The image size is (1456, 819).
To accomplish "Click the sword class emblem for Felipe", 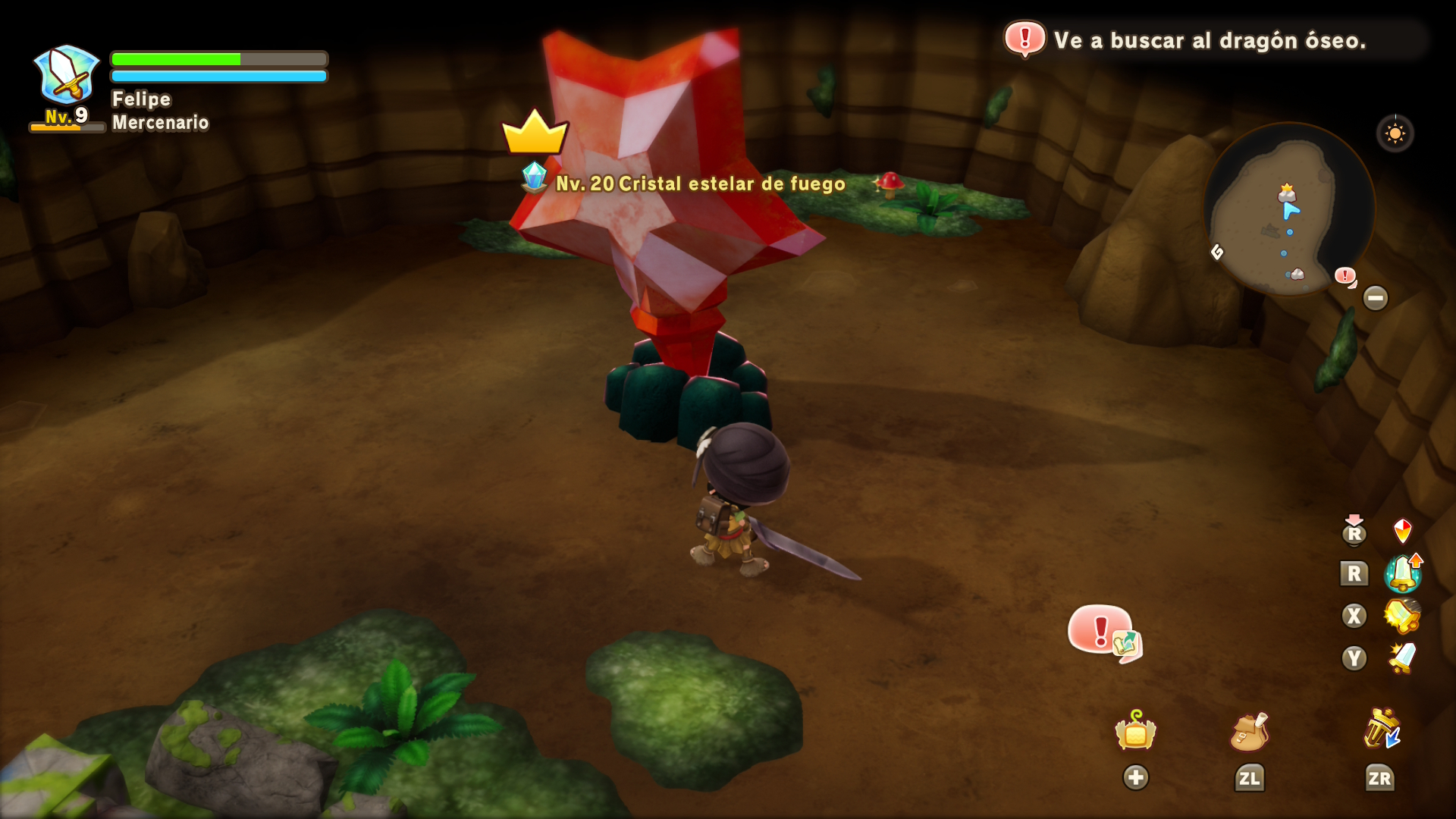I will [67, 76].
